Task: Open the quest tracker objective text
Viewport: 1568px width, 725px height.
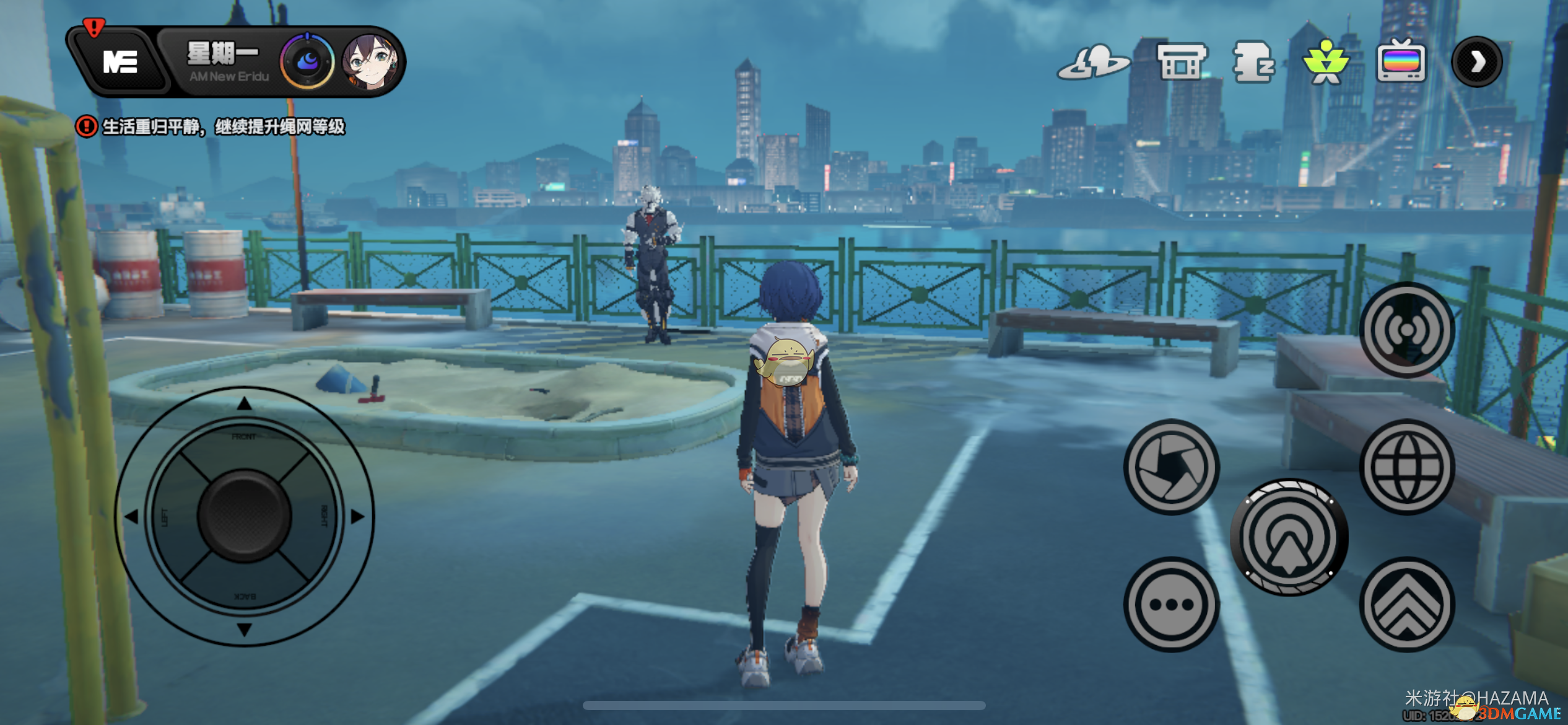Action: [223, 127]
